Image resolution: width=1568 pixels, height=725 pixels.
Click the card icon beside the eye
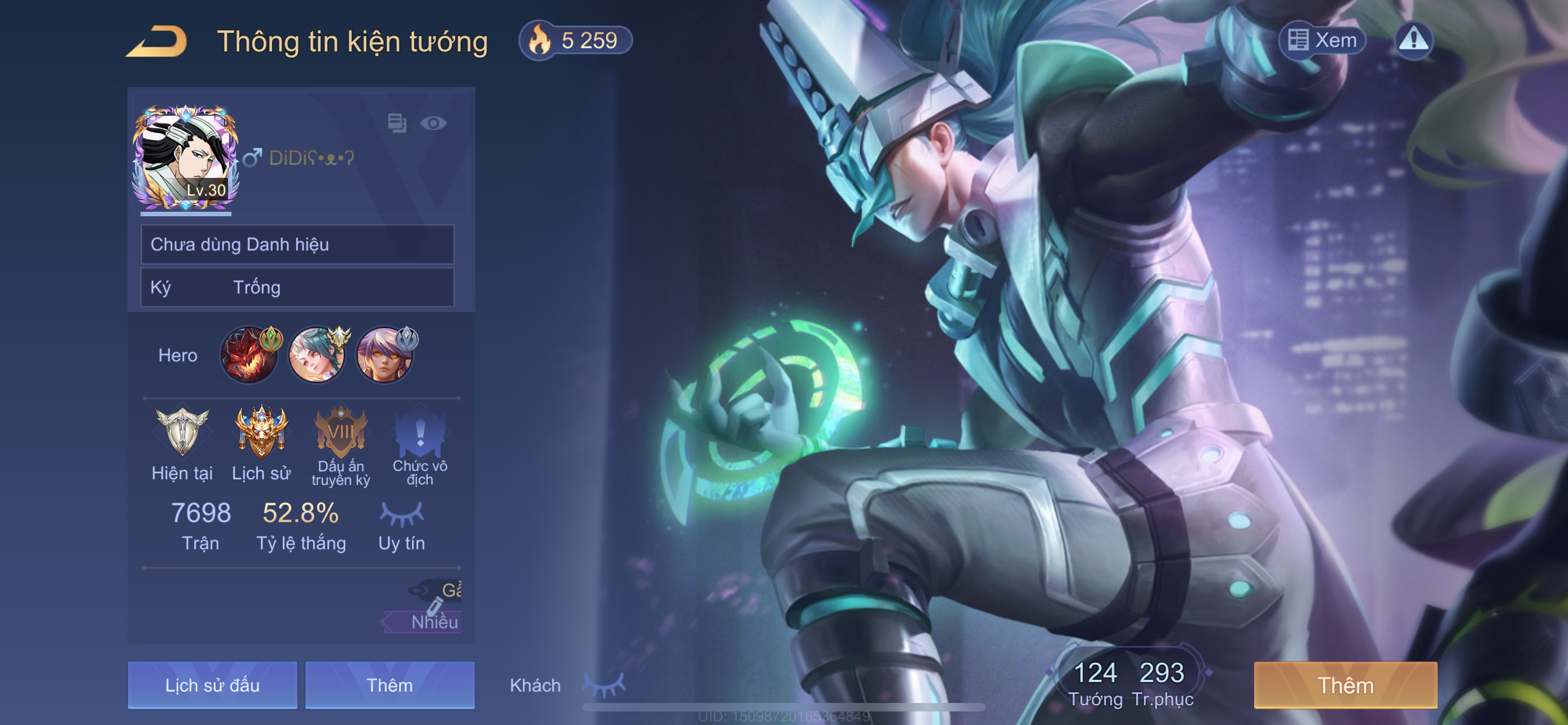397,123
